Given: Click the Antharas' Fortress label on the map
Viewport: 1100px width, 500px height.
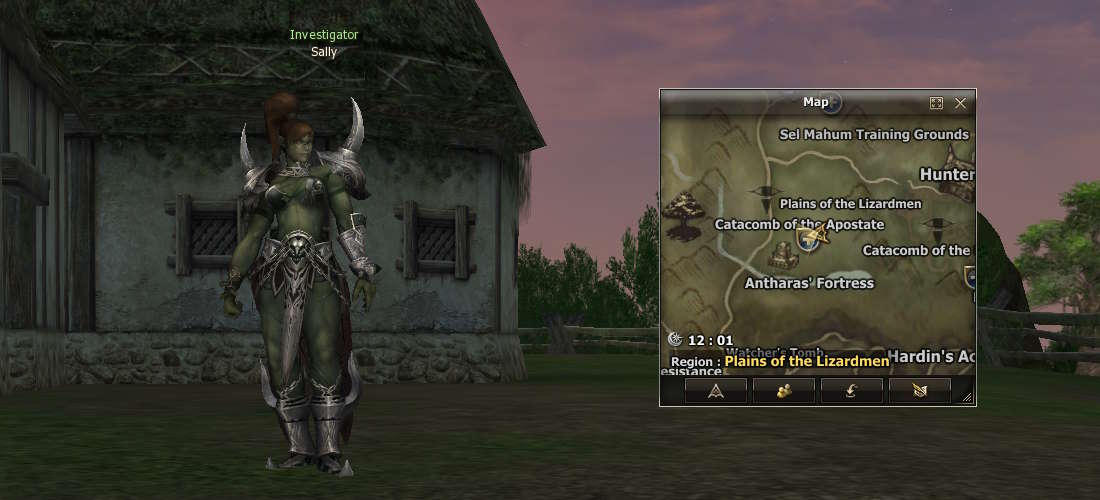Looking at the screenshot, I should click(809, 283).
